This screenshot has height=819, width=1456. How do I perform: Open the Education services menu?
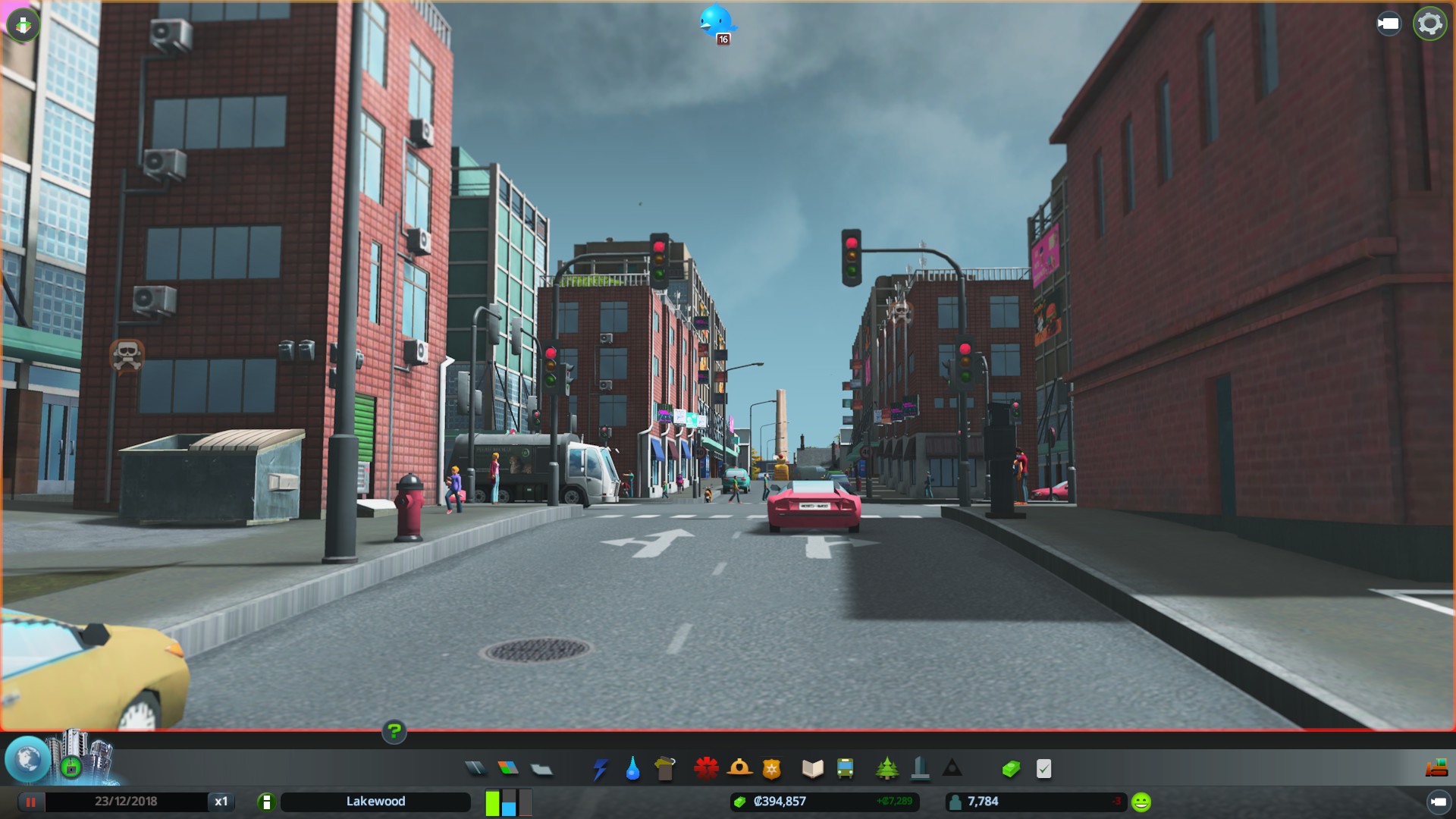coord(811,768)
